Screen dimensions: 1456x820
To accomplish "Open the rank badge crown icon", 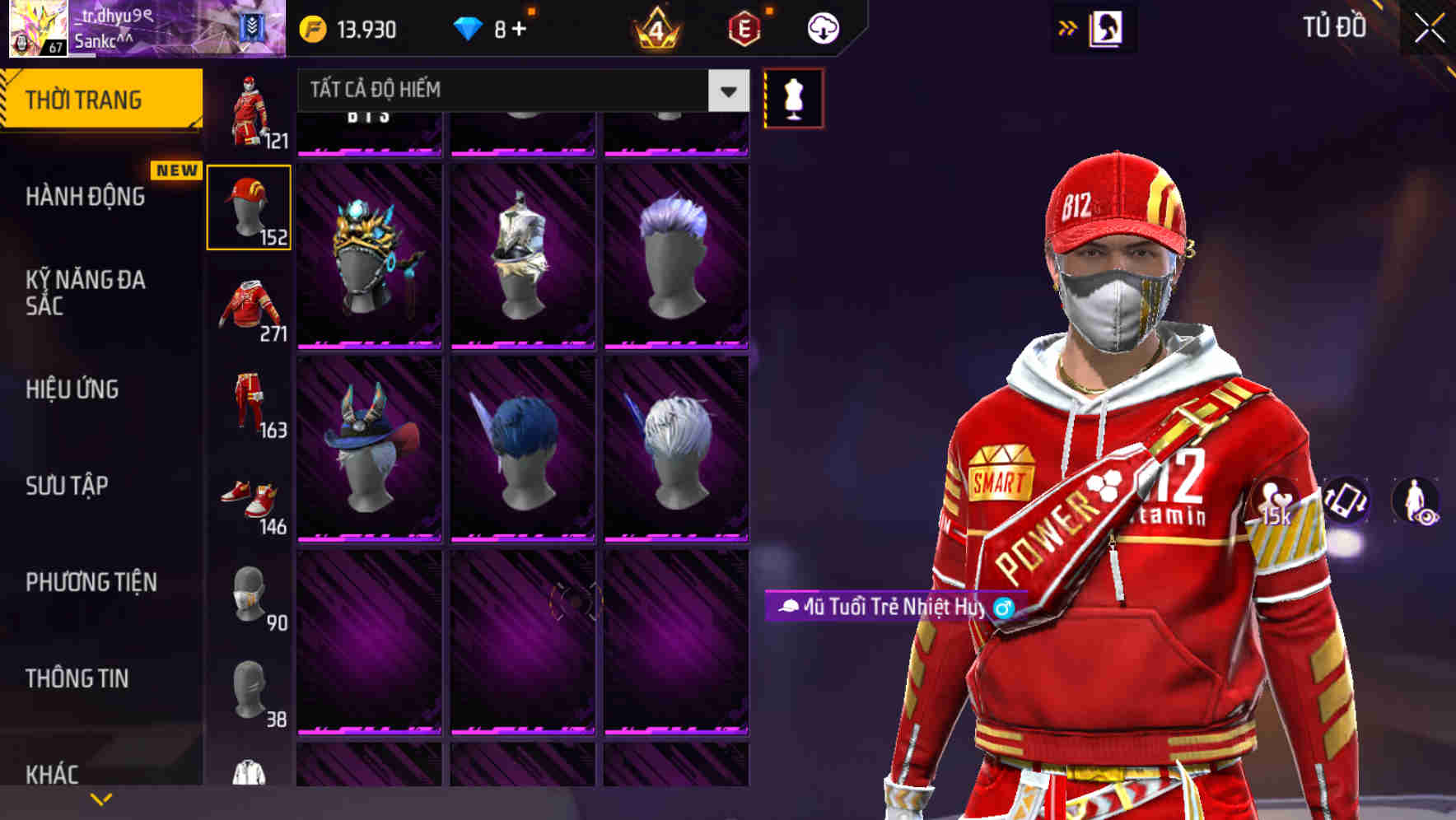I will click(655, 30).
